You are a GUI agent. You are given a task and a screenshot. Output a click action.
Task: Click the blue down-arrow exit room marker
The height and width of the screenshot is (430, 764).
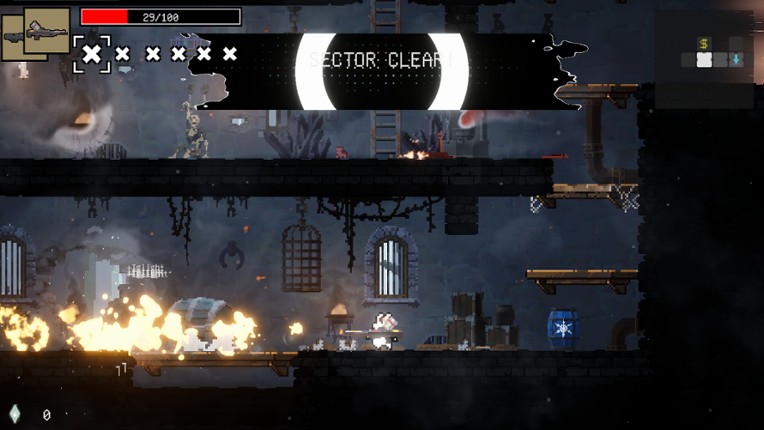tap(736, 60)
